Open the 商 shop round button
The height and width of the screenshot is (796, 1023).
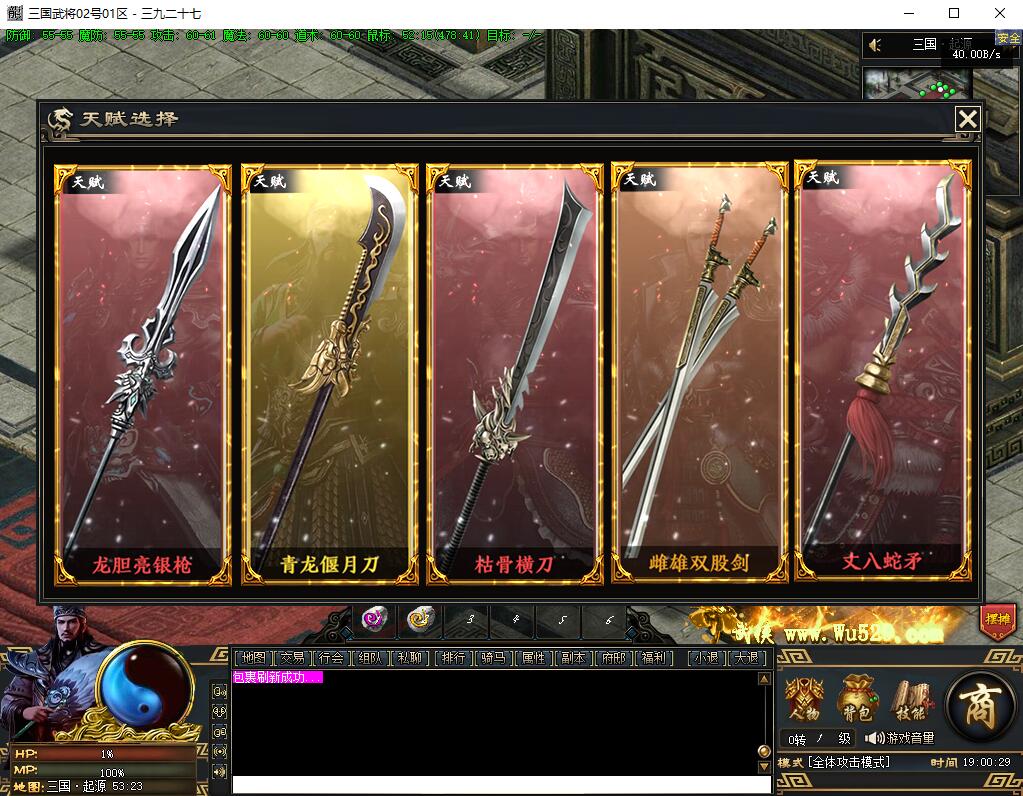pos(980,706)
